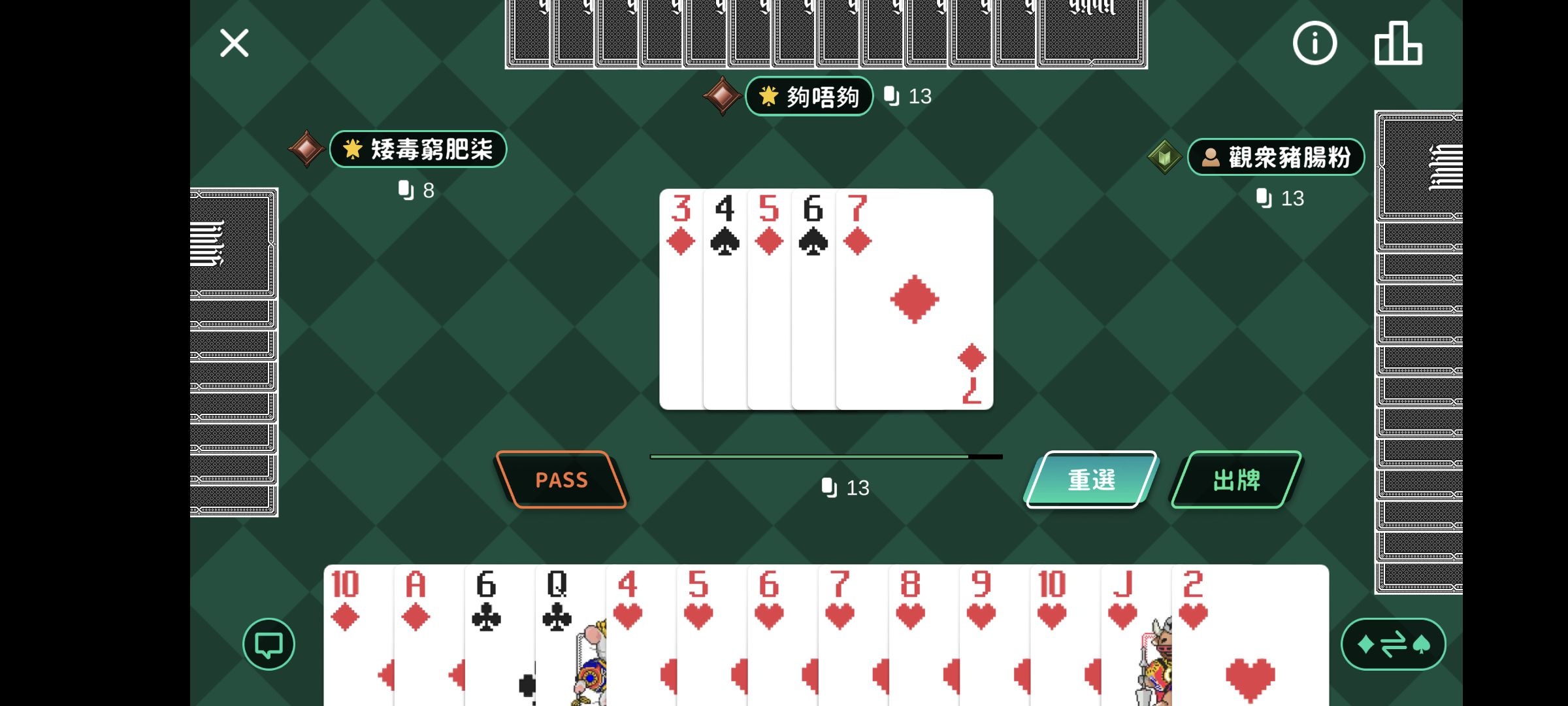The height and width of the screenshot is (706, 1568).
Task: Open the chat bubble
Action: [x=268, y=645]
